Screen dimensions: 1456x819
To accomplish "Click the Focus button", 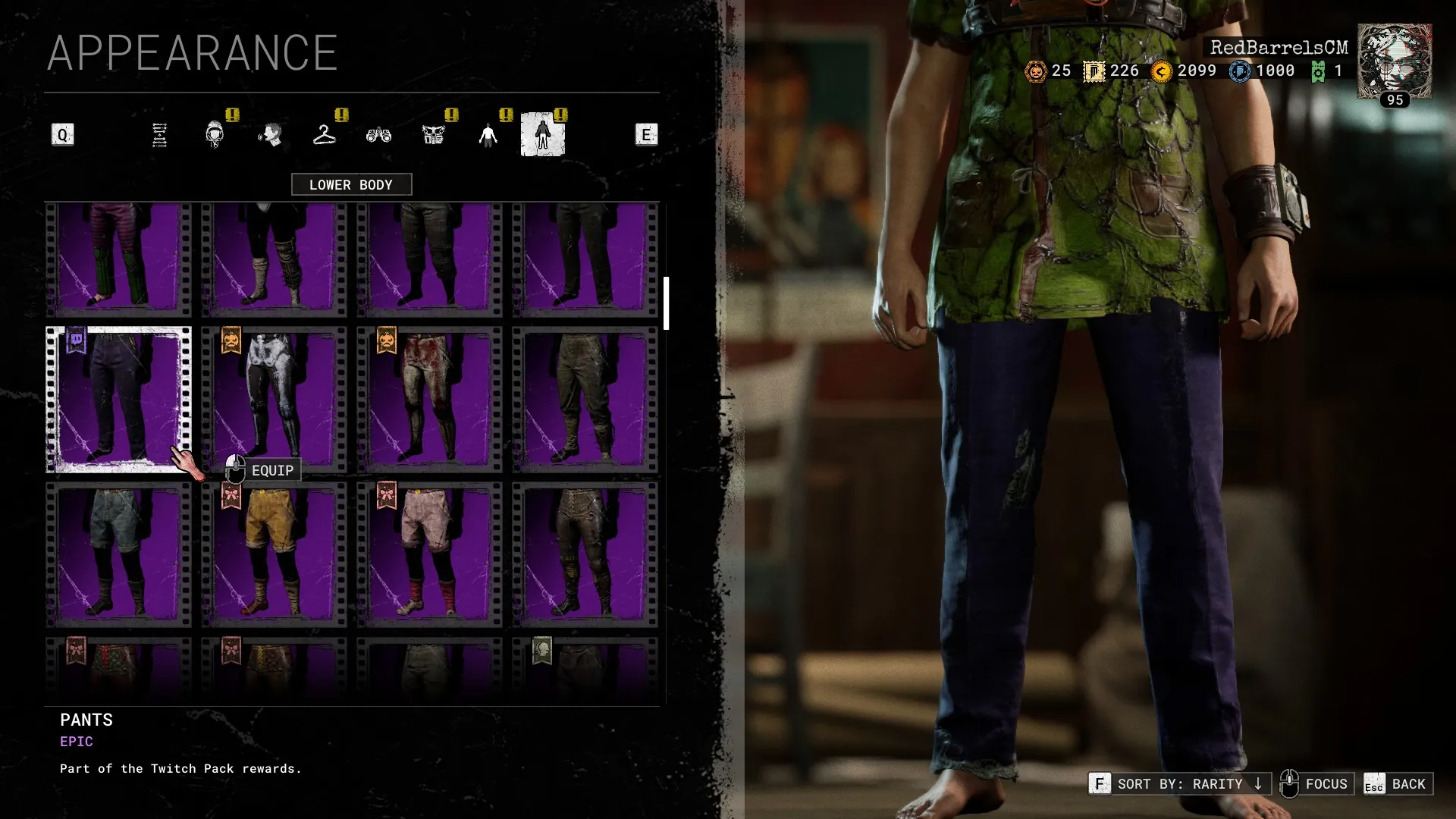I will point(1315,784).
